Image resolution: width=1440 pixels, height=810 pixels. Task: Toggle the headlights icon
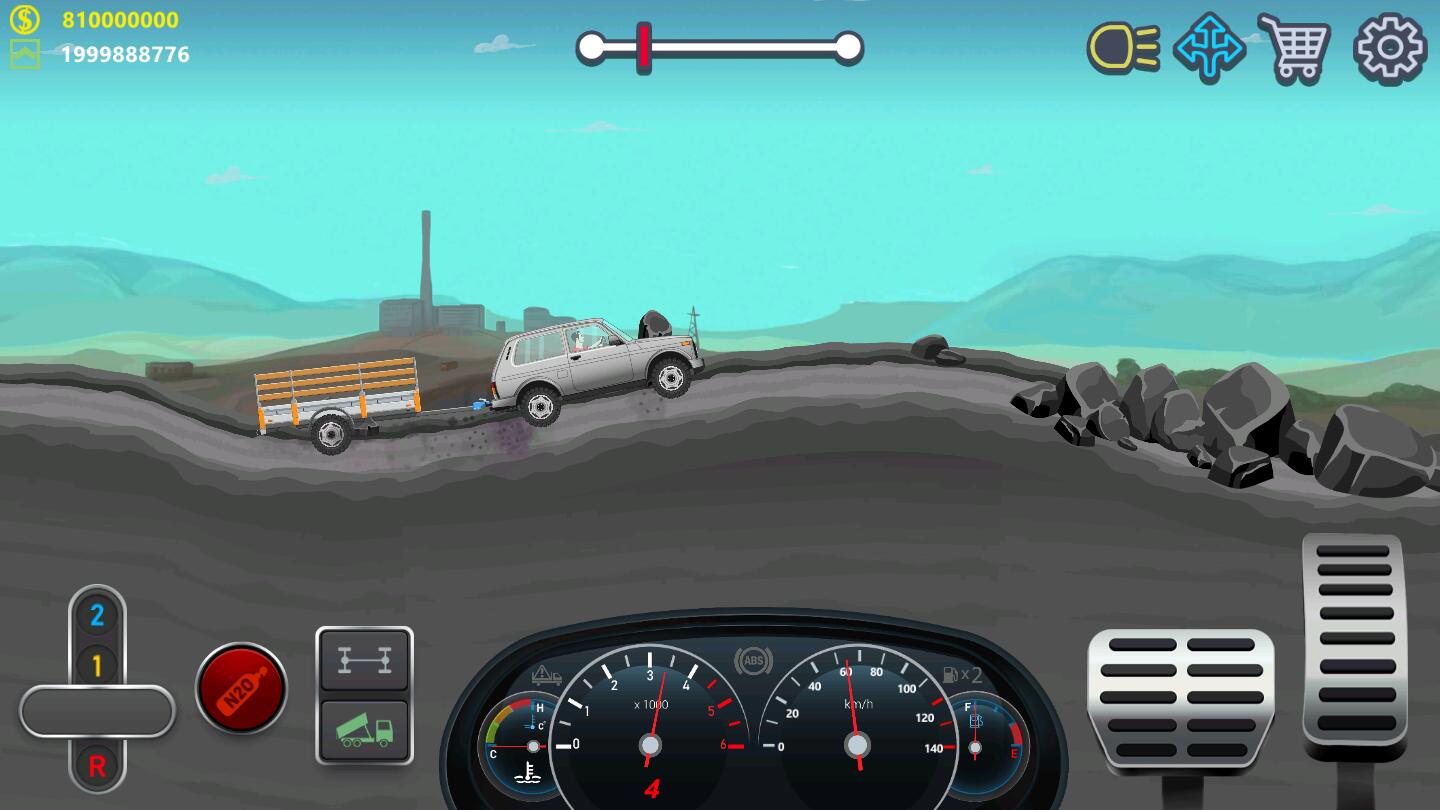point(1123,47)
